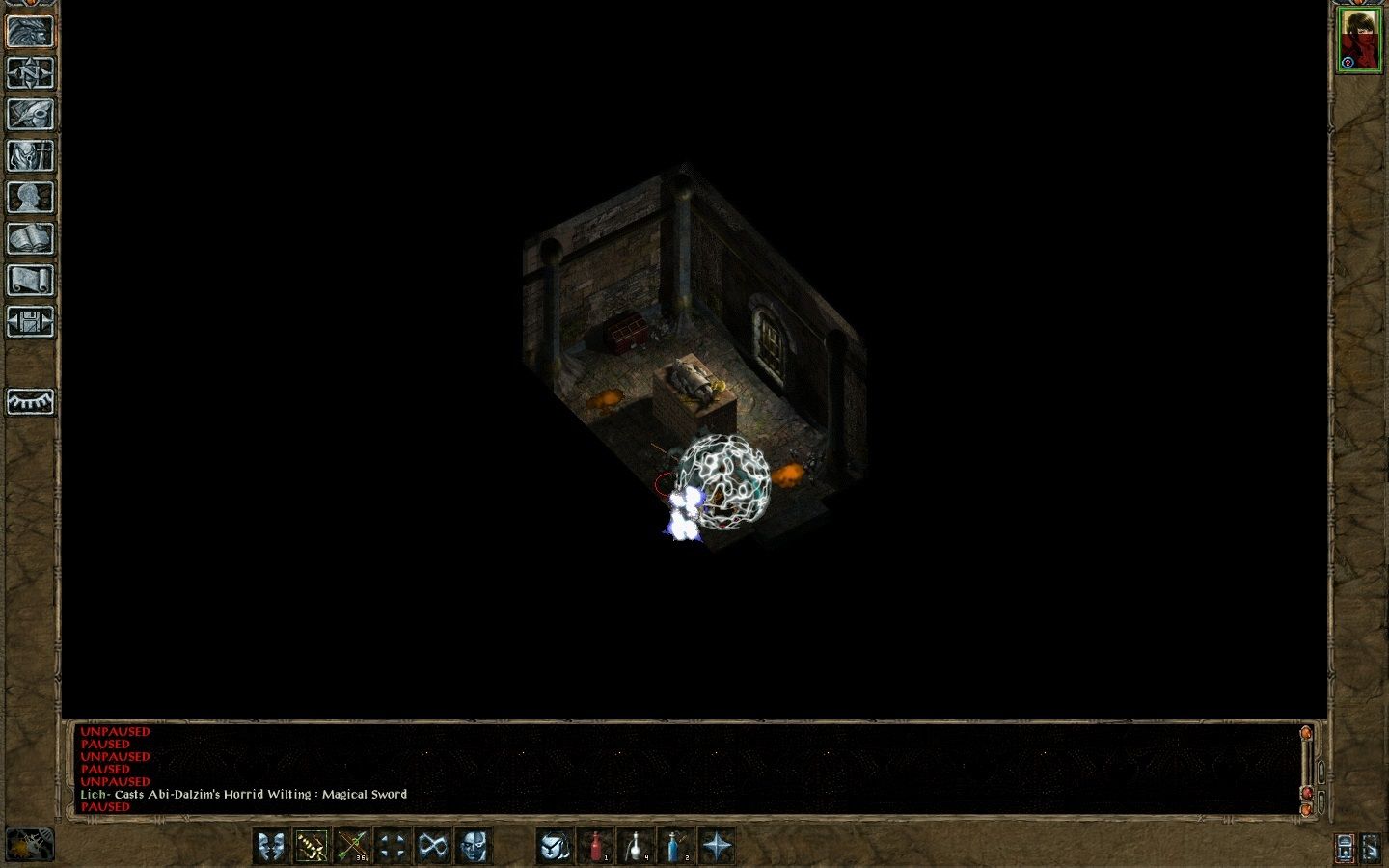View the character record head icon
This screenshot has width=1389, height=868.
point(29,196)
